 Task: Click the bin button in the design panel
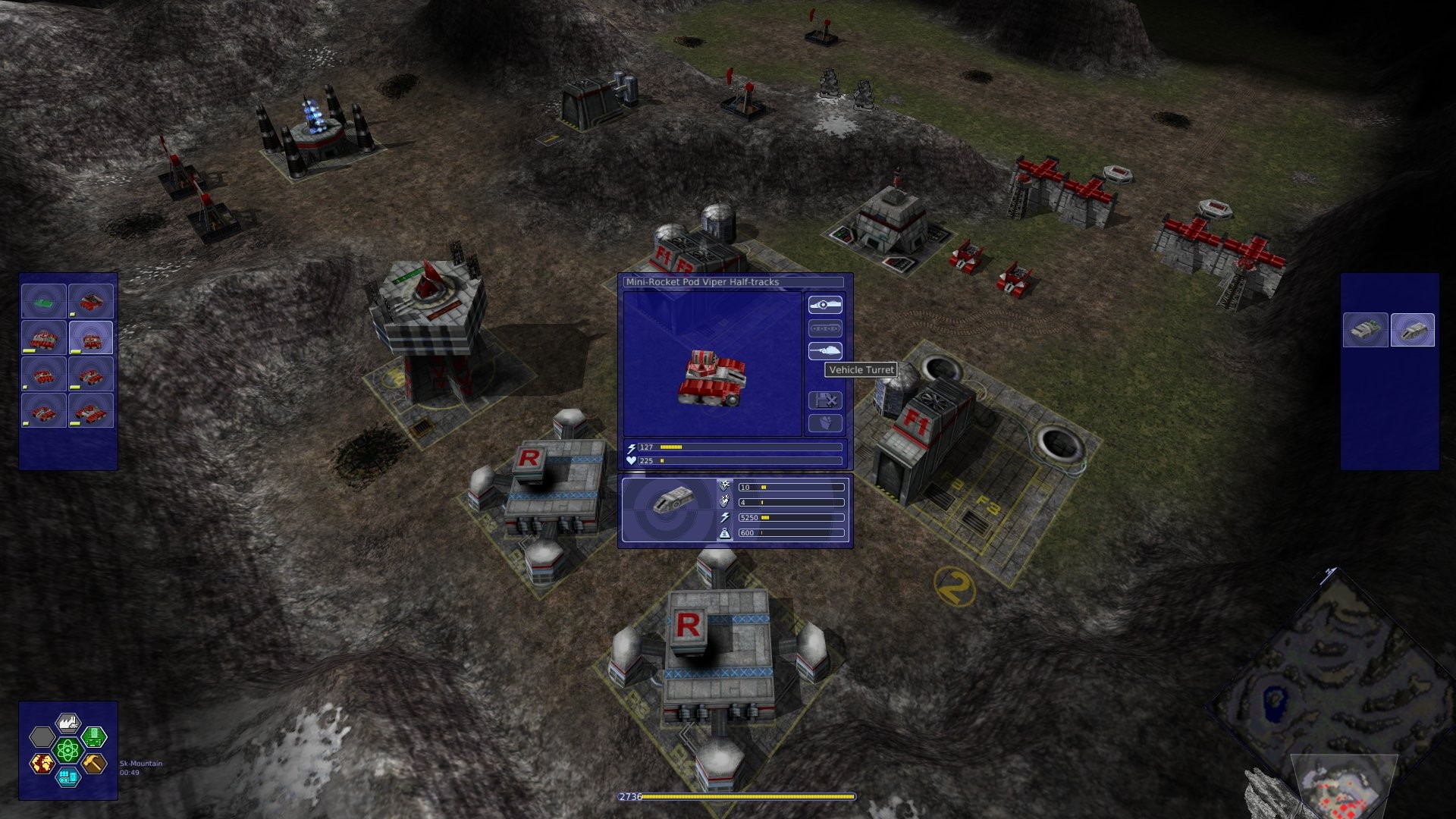(x=825, y=422)
